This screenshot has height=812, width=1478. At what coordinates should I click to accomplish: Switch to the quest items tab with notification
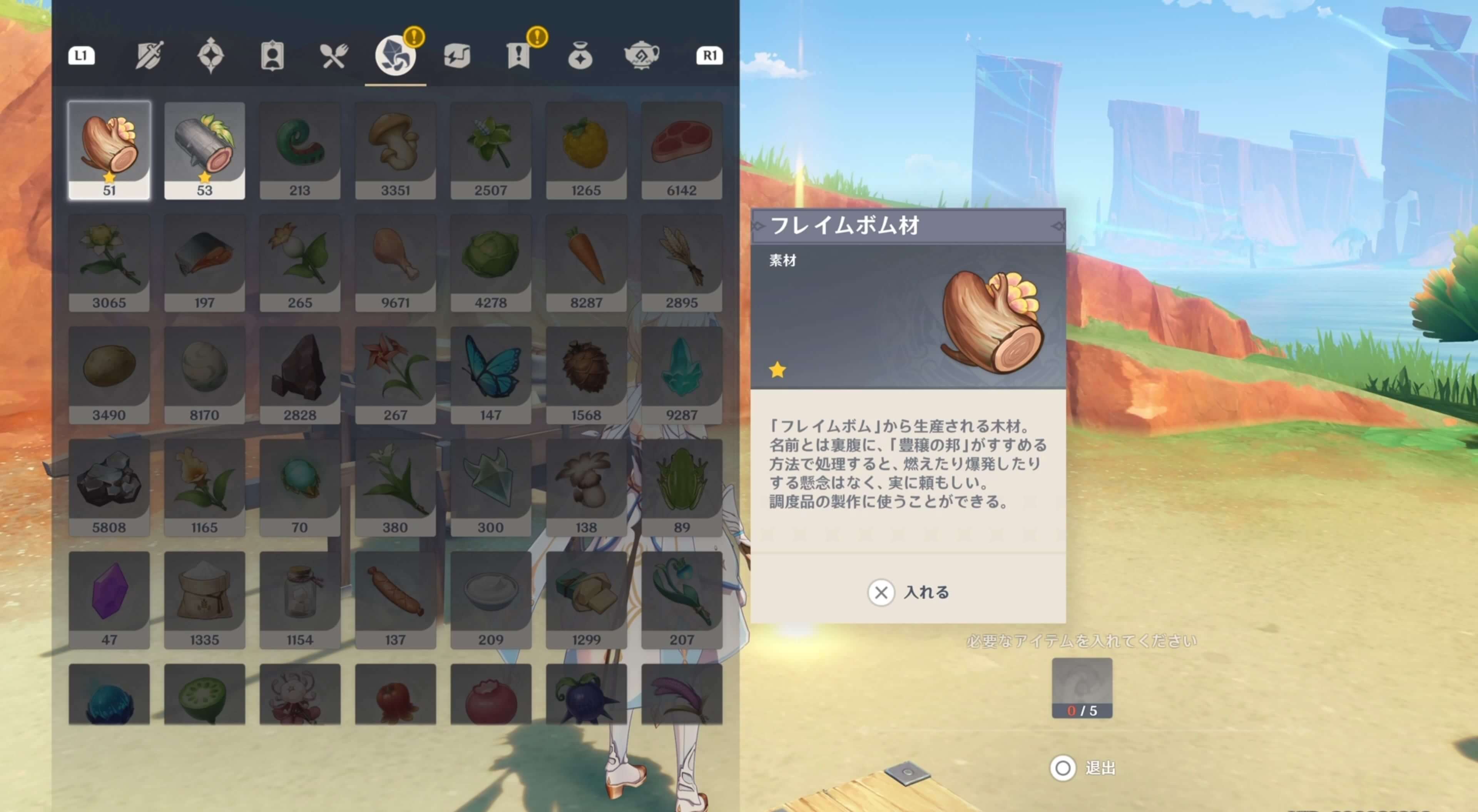click(x=519, y=55)
